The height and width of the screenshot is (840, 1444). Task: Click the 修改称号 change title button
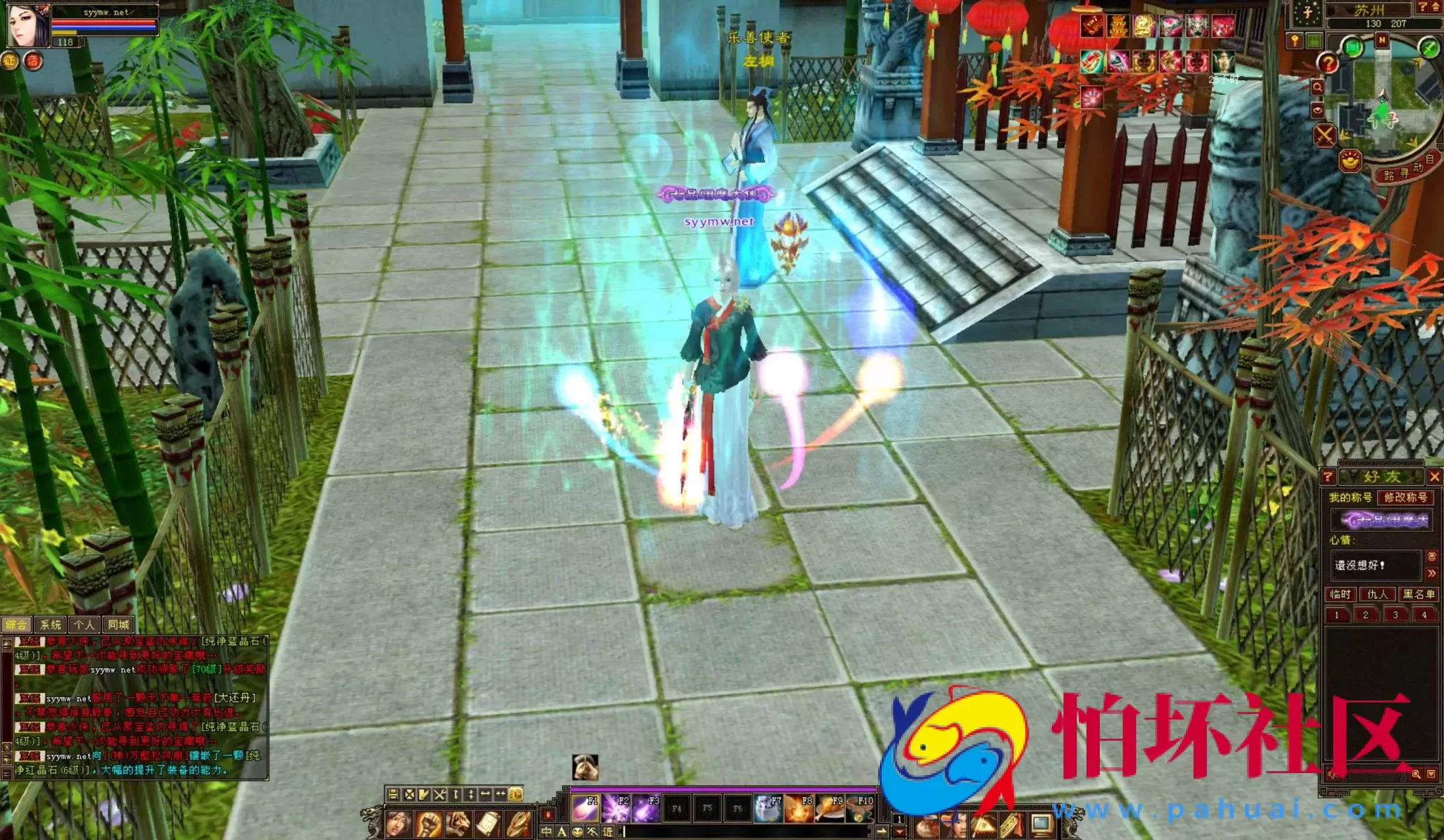1407,498
